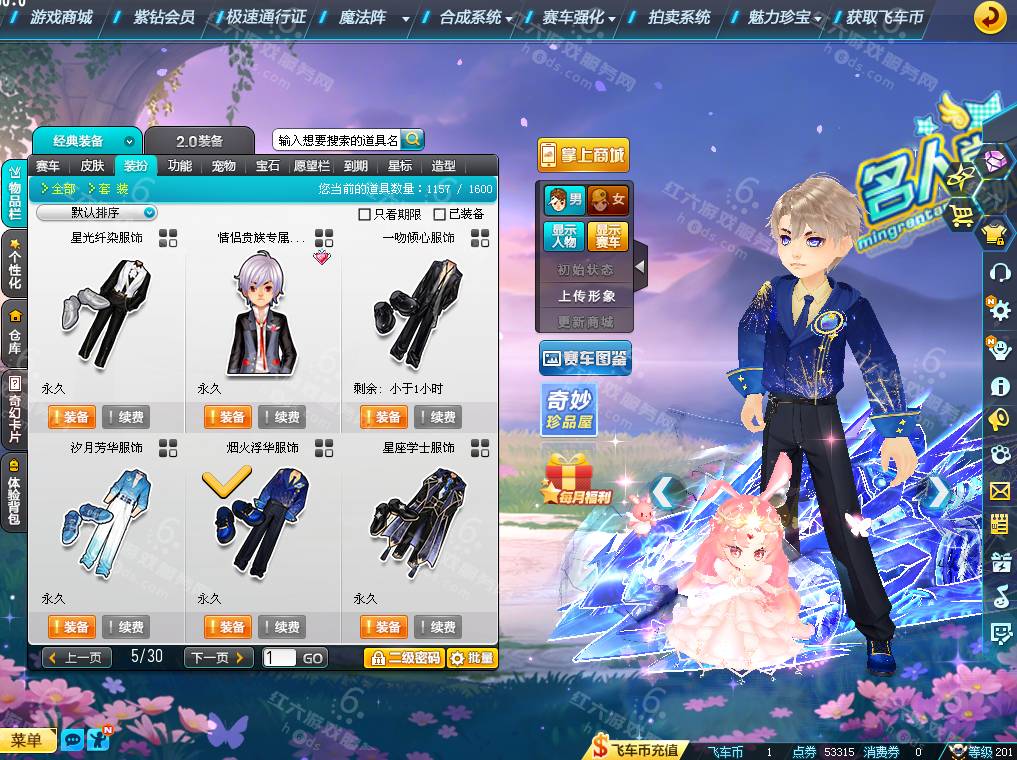Open the 默认排序 sort dropdown
Viewport: 1017px width, 760px height.
point(97,213)
